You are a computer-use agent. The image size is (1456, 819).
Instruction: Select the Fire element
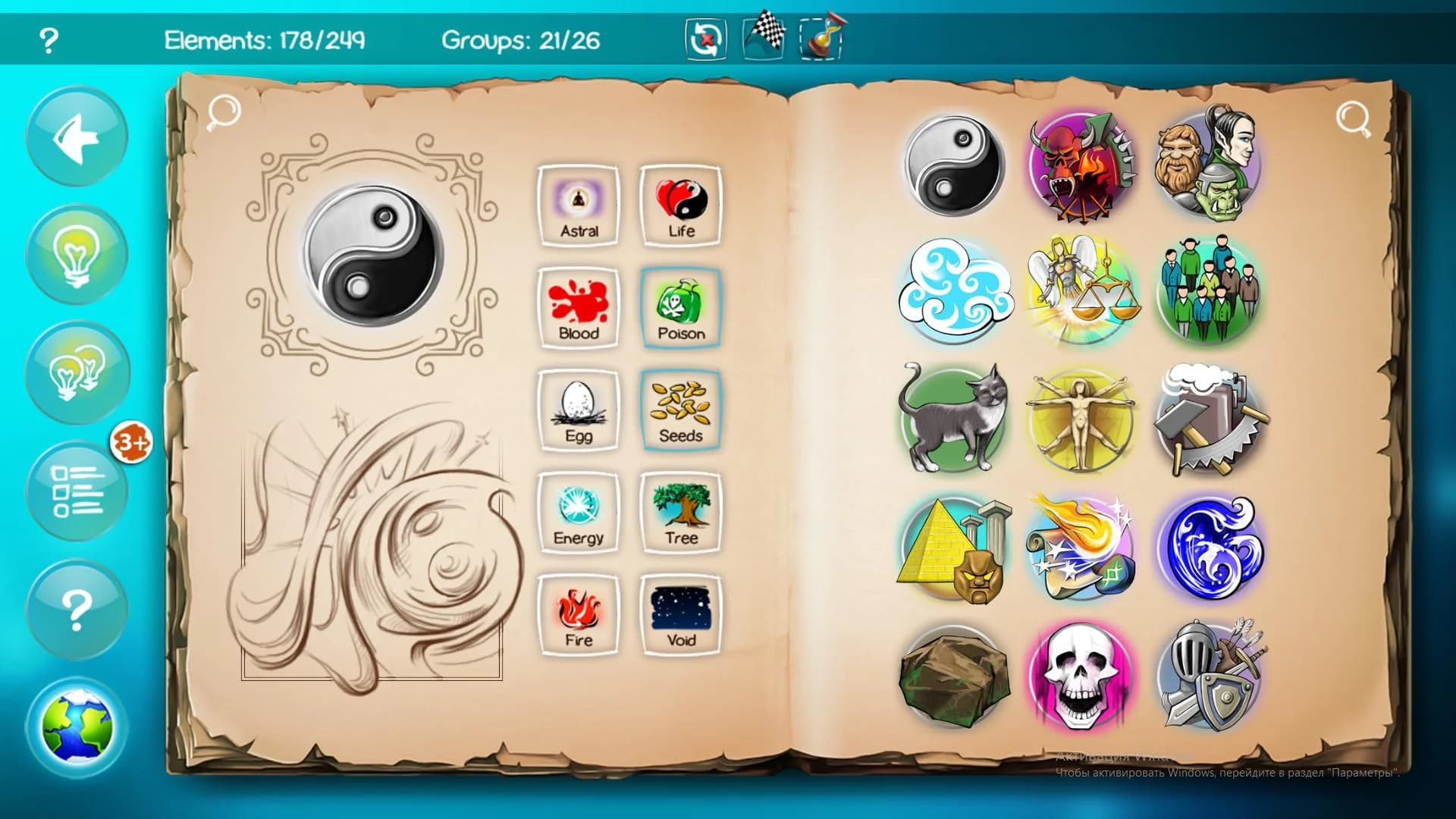(579, 614)
